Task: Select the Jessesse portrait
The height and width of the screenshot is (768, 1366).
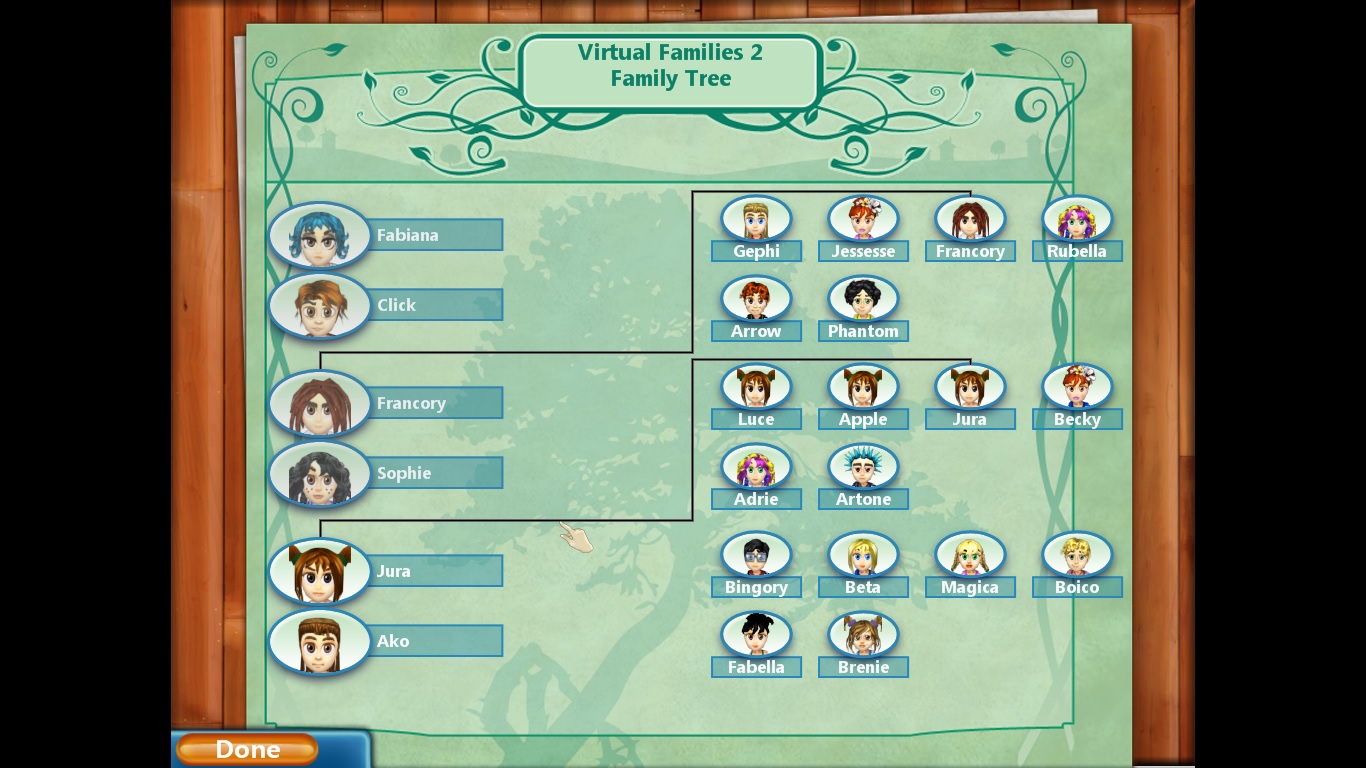Action: [x=863, y=219]
